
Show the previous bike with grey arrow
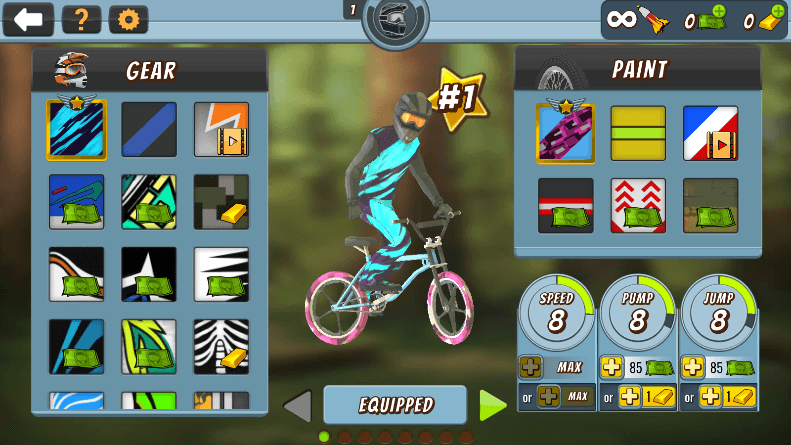point(297,406)
